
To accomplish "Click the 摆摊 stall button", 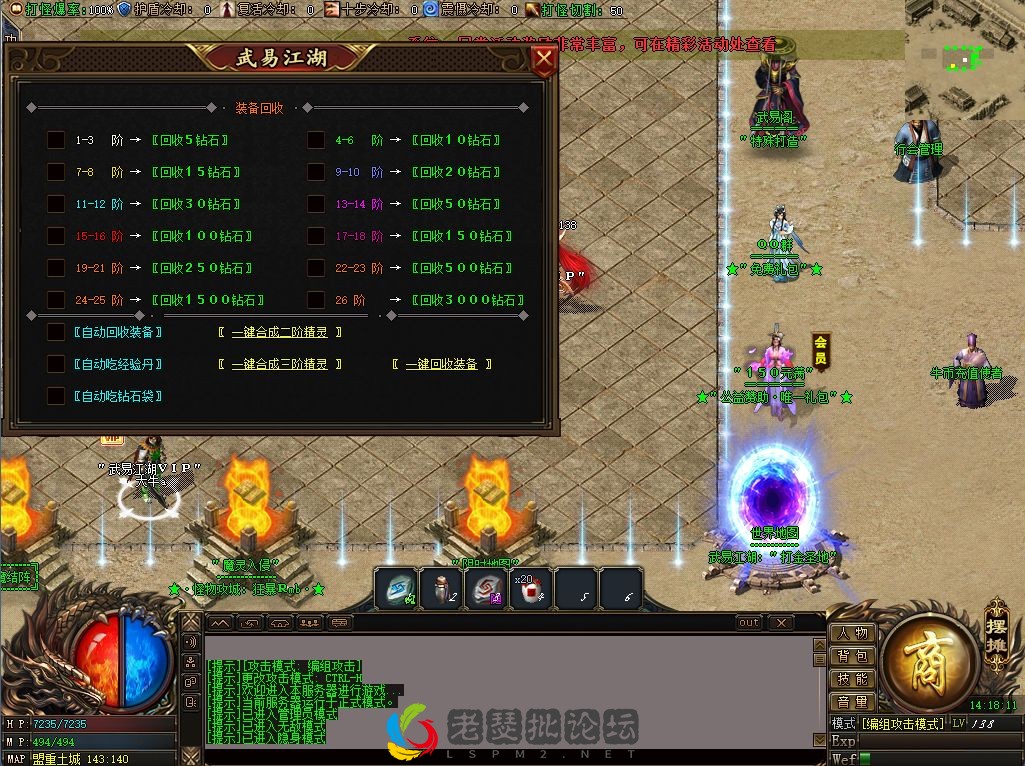I will point(996,627).
